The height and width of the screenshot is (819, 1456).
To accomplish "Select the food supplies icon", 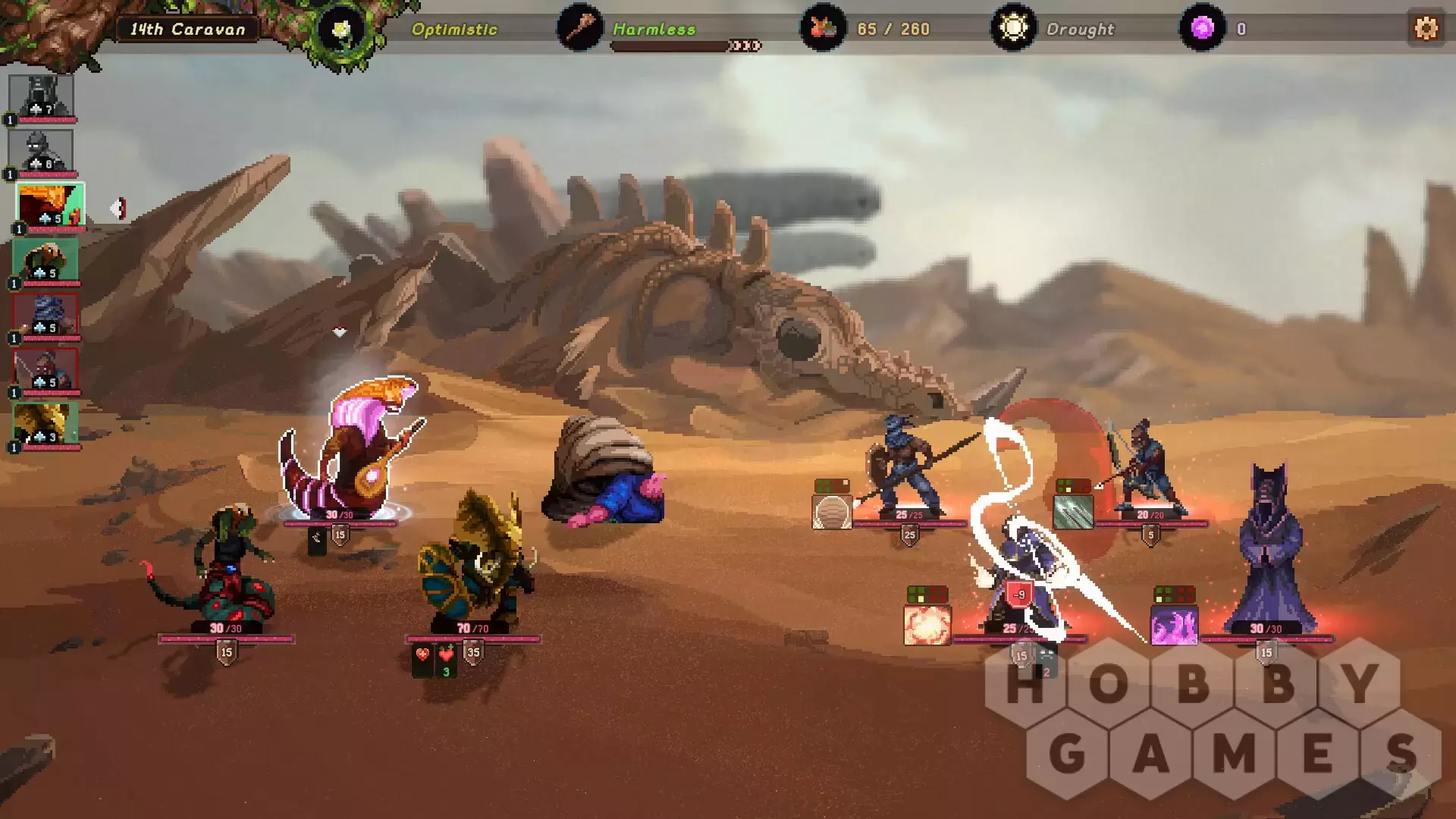I will pyautogui.click(x=823, y=29).
